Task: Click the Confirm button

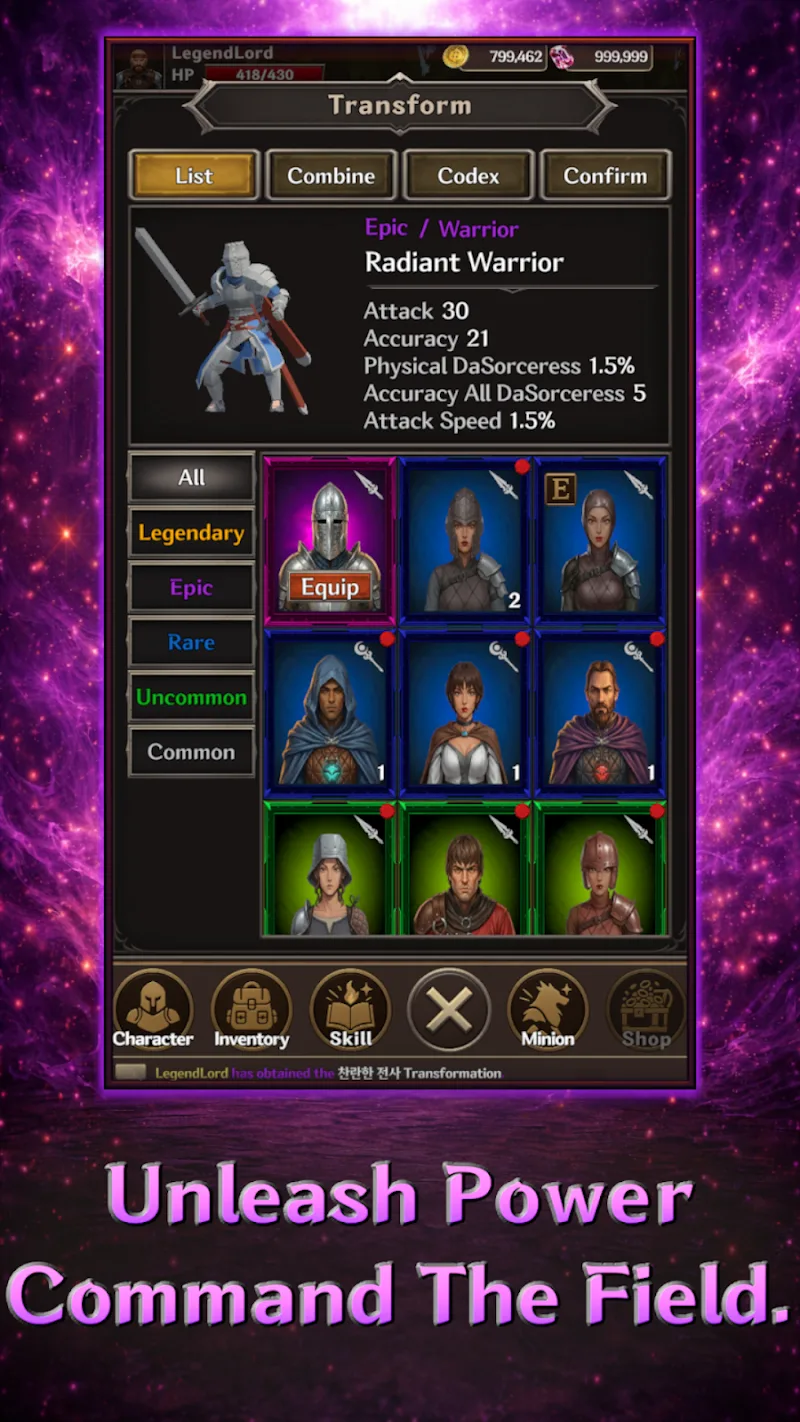Action: [x=605, y=176]
